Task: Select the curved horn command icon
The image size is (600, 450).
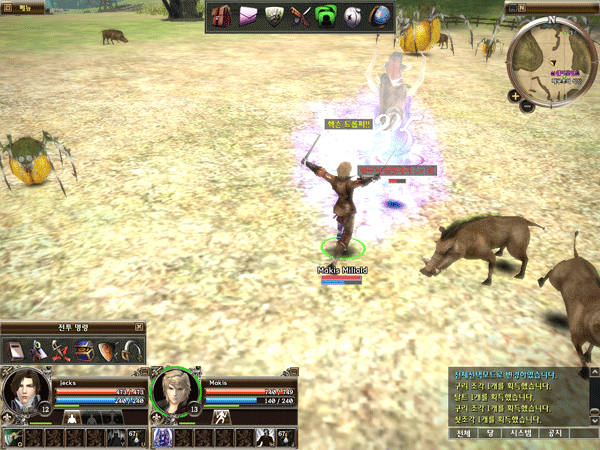Action: [x=130, y=350]
